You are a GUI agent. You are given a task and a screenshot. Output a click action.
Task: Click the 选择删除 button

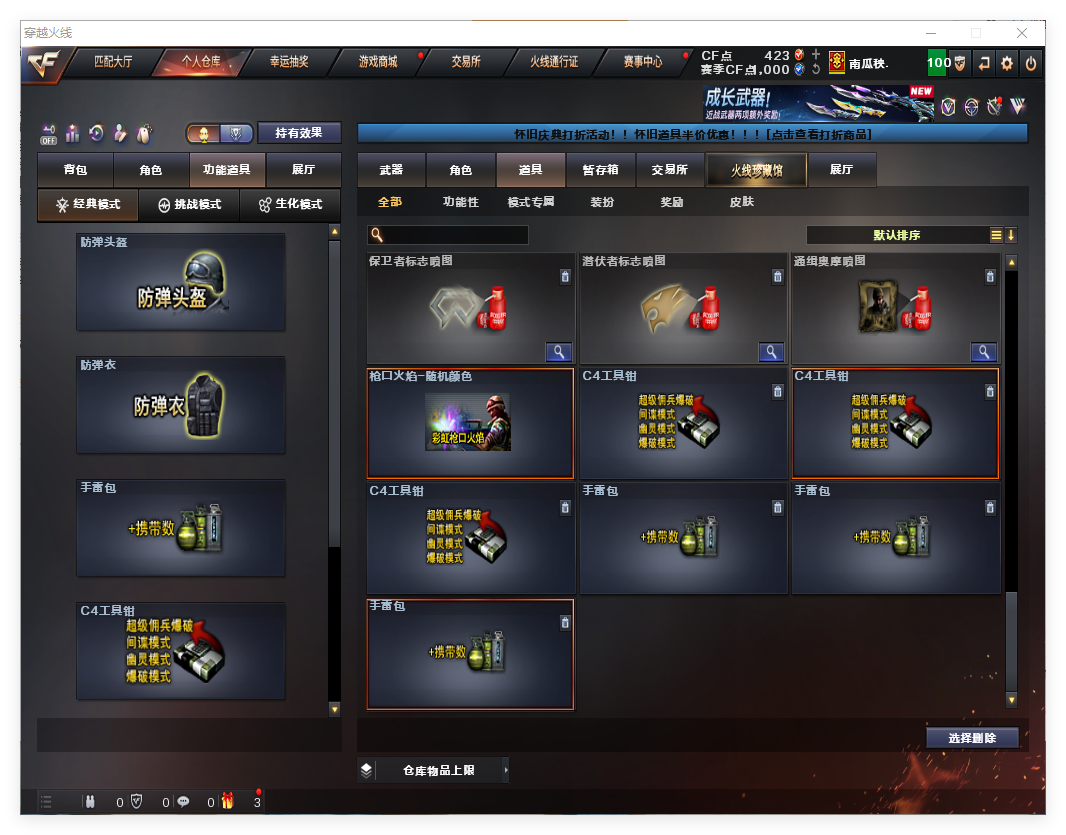coord(971,738)
